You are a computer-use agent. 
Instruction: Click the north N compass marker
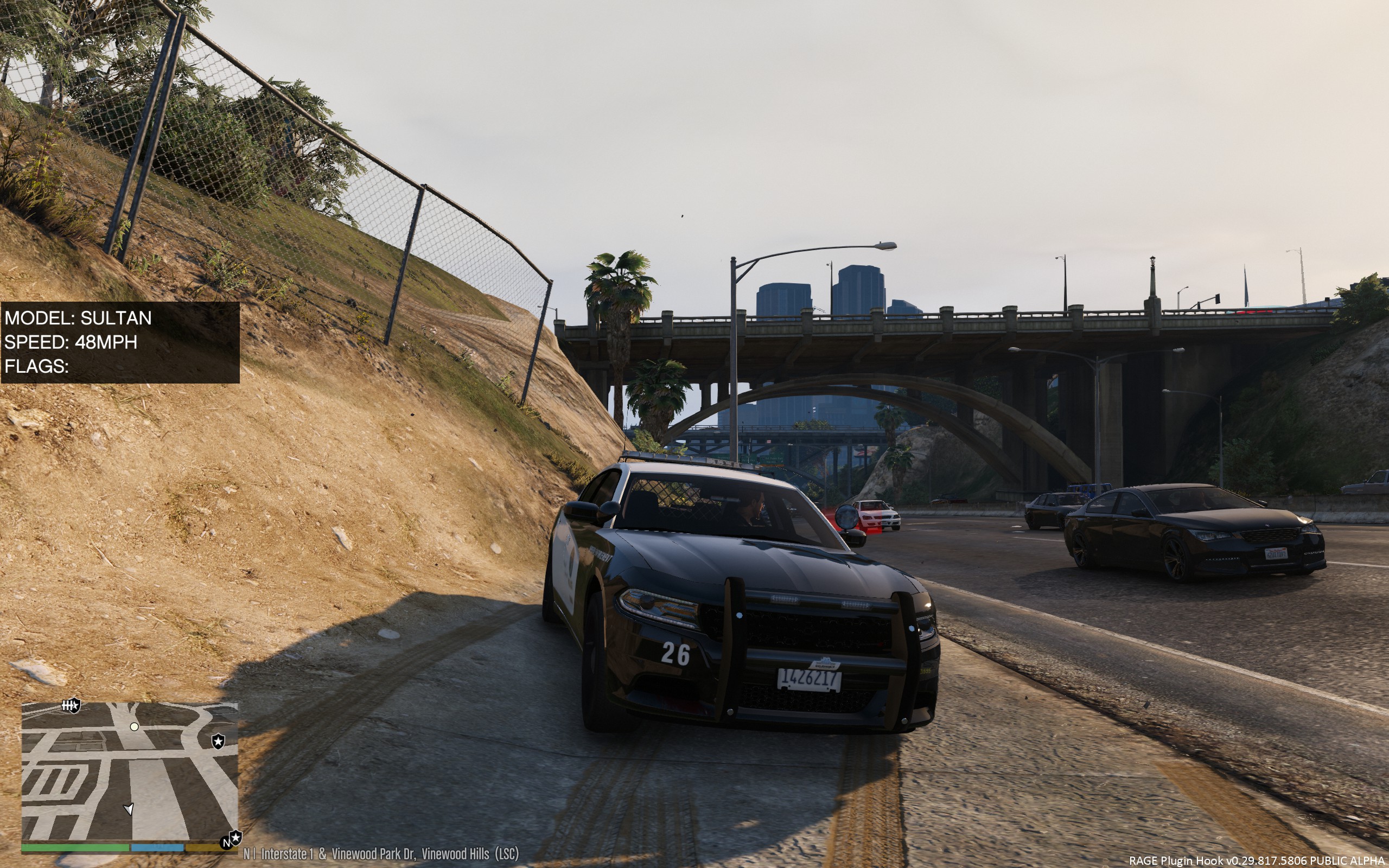pos(226,843)
